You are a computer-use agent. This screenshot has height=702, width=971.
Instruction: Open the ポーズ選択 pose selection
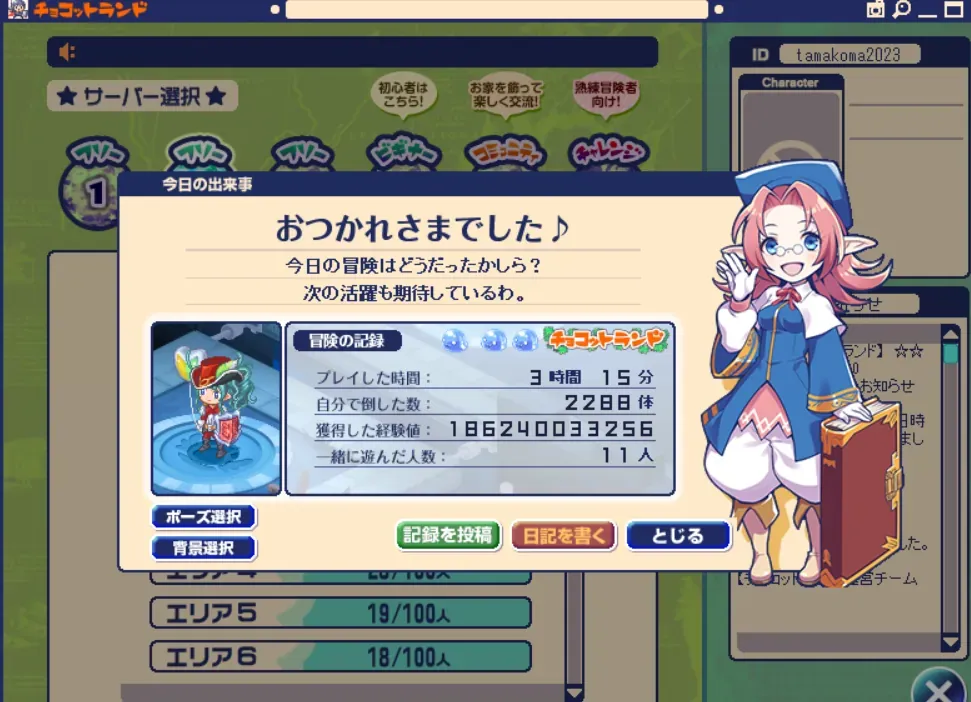tap(204, 517)
